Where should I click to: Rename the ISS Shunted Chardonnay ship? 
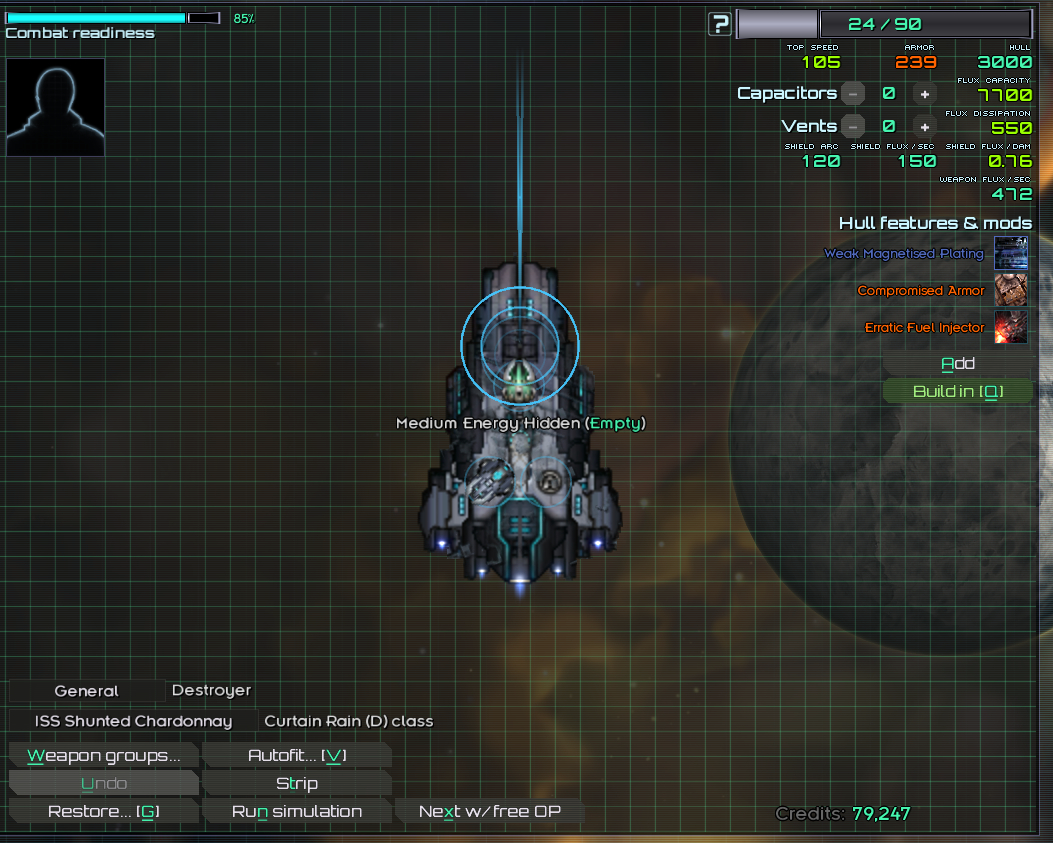tap(133, 721)
